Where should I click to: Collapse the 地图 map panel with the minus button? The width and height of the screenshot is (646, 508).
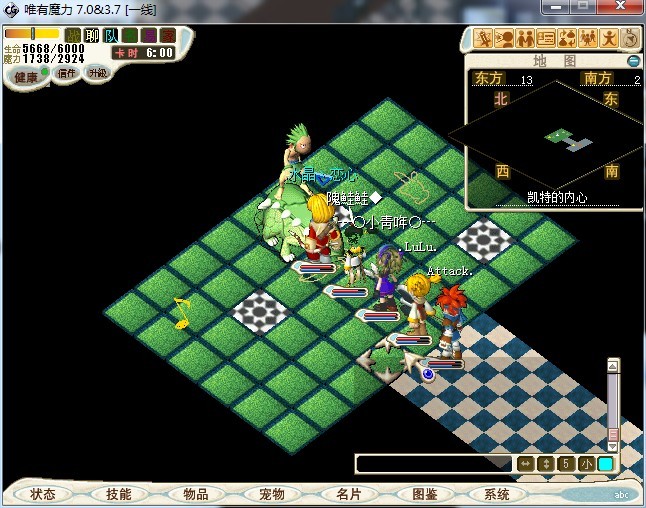tap(633, 61)
